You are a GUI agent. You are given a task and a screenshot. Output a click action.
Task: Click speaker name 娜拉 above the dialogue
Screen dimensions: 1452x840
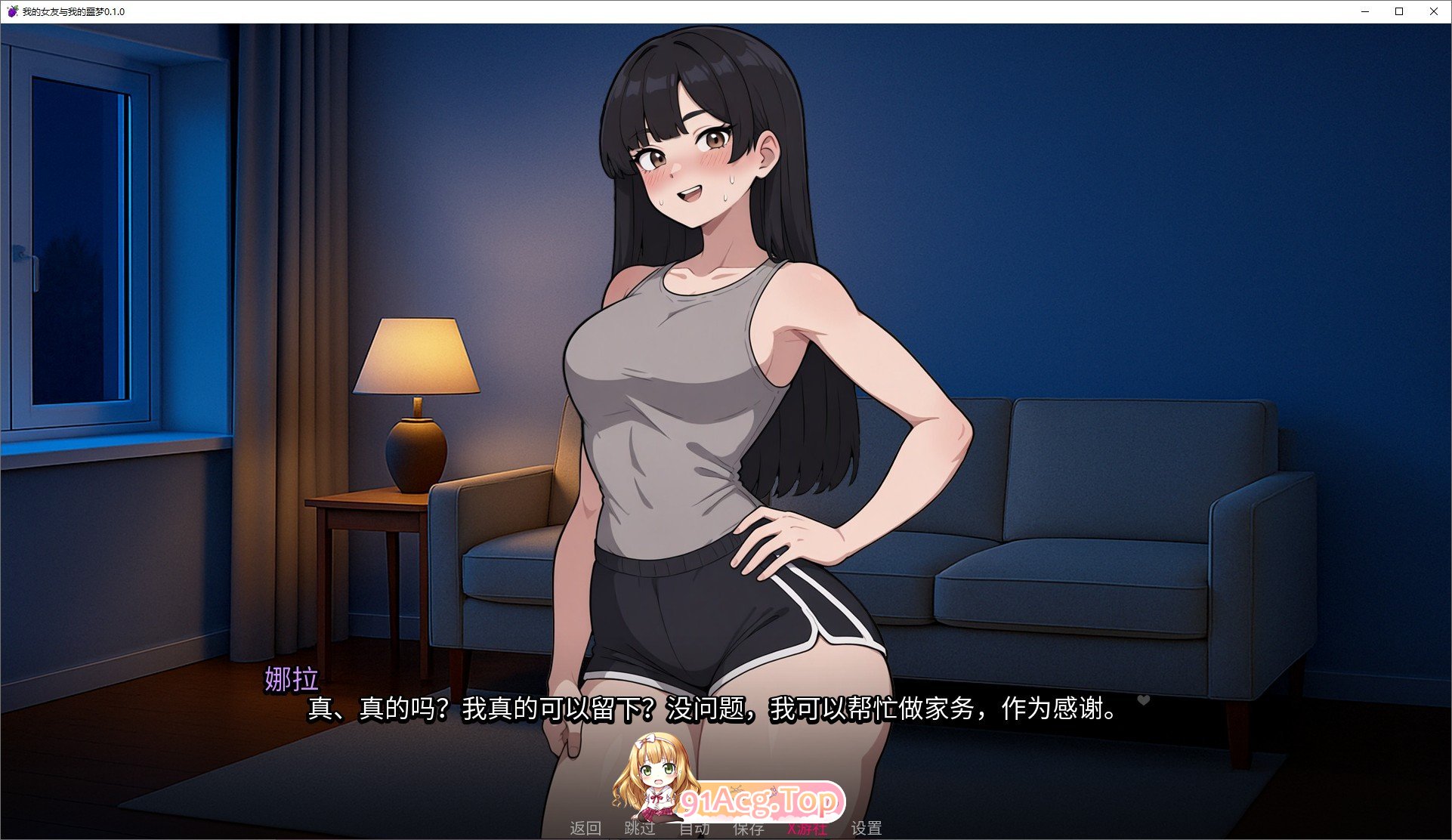289,678
